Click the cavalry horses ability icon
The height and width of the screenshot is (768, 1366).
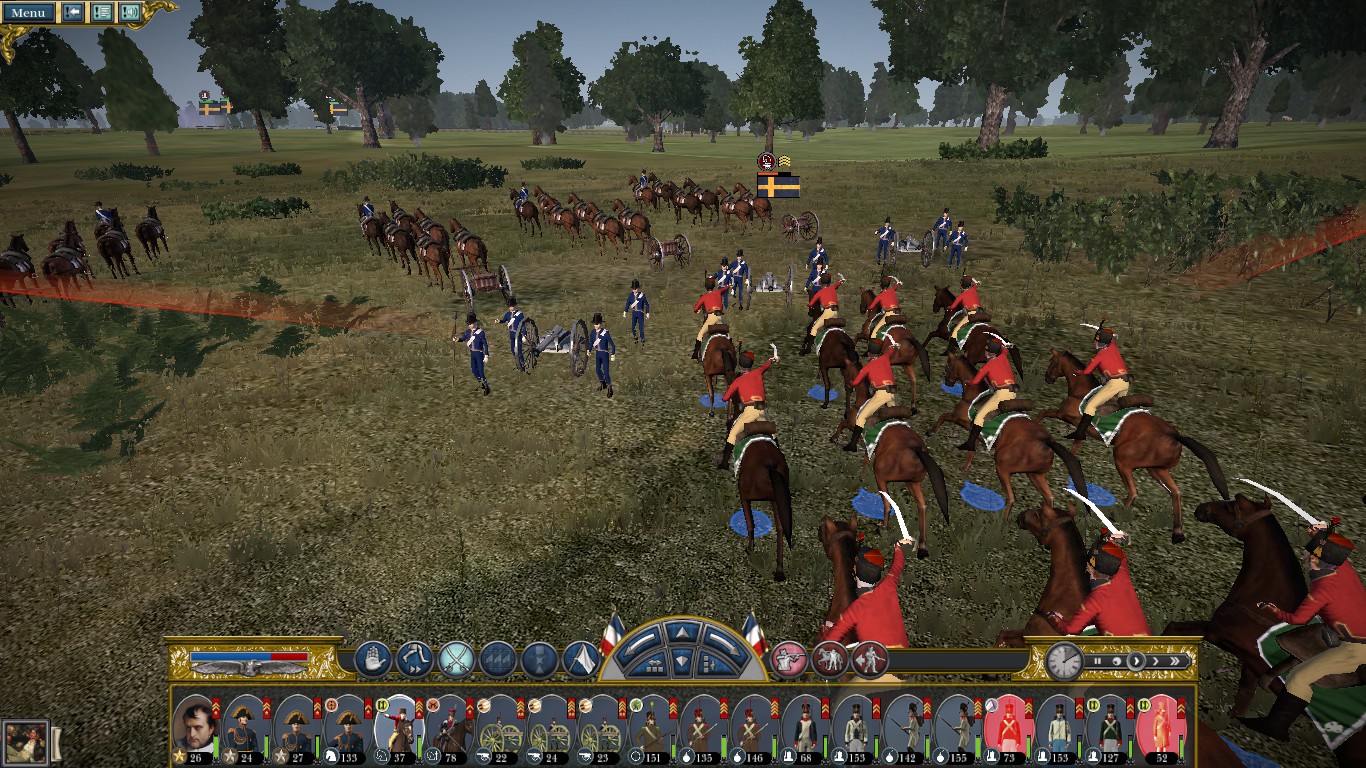(830, 660)
